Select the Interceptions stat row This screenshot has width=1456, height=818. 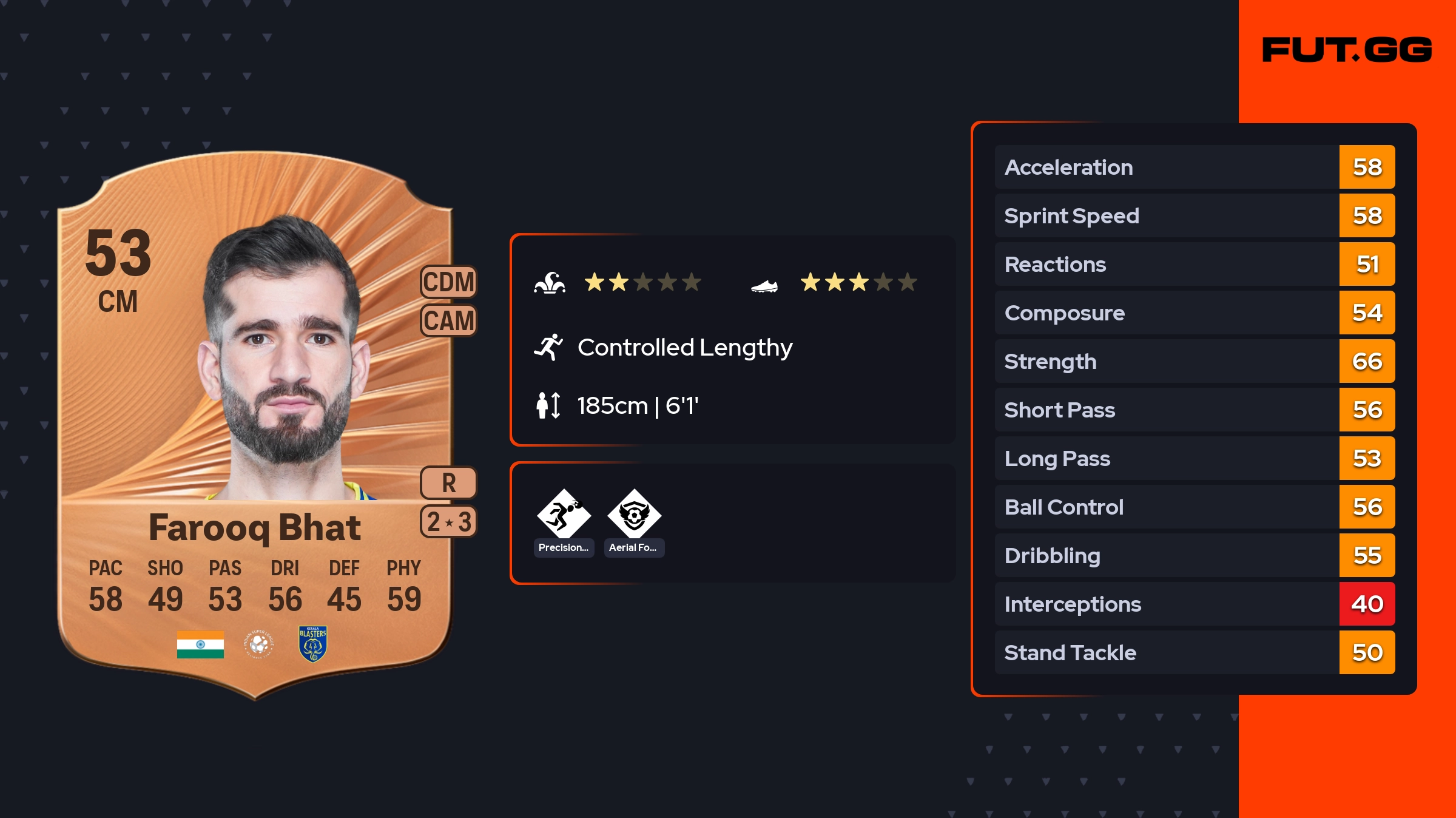point(1194,604)
